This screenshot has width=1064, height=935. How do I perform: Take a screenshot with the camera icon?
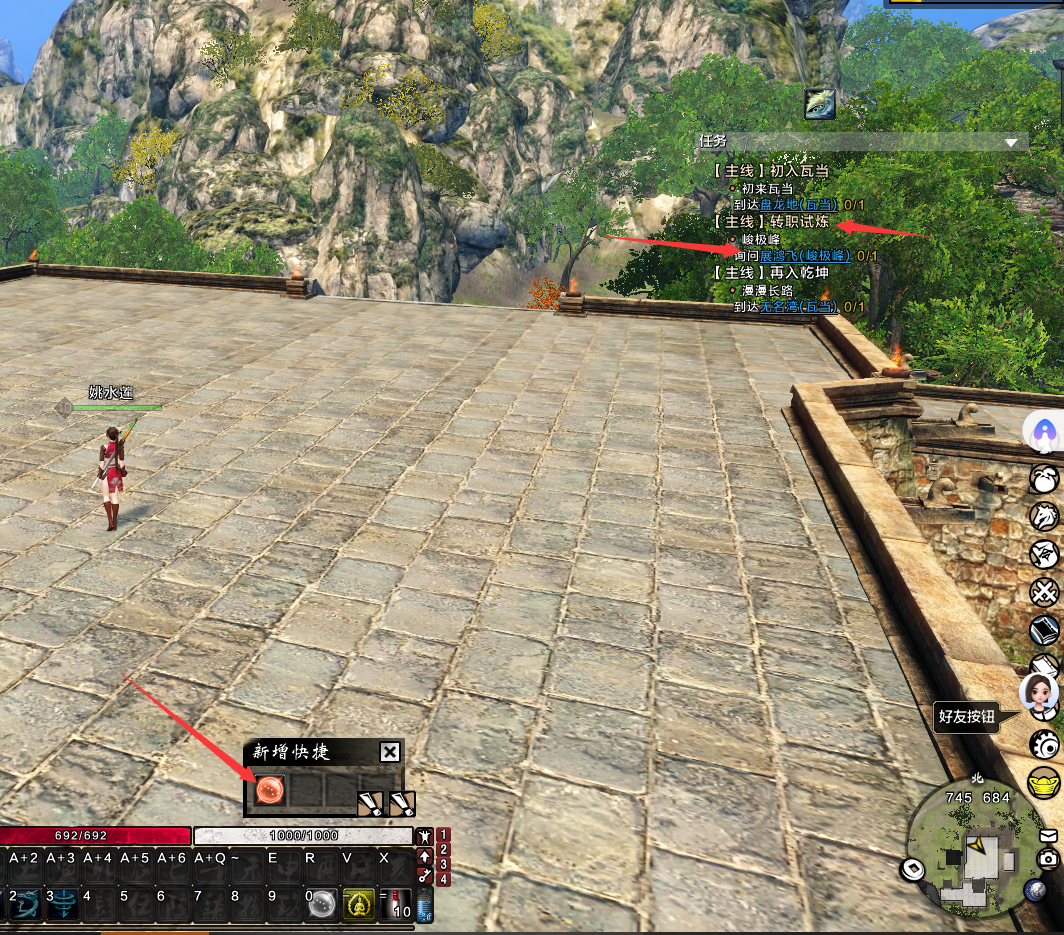tap(1048, 858)
